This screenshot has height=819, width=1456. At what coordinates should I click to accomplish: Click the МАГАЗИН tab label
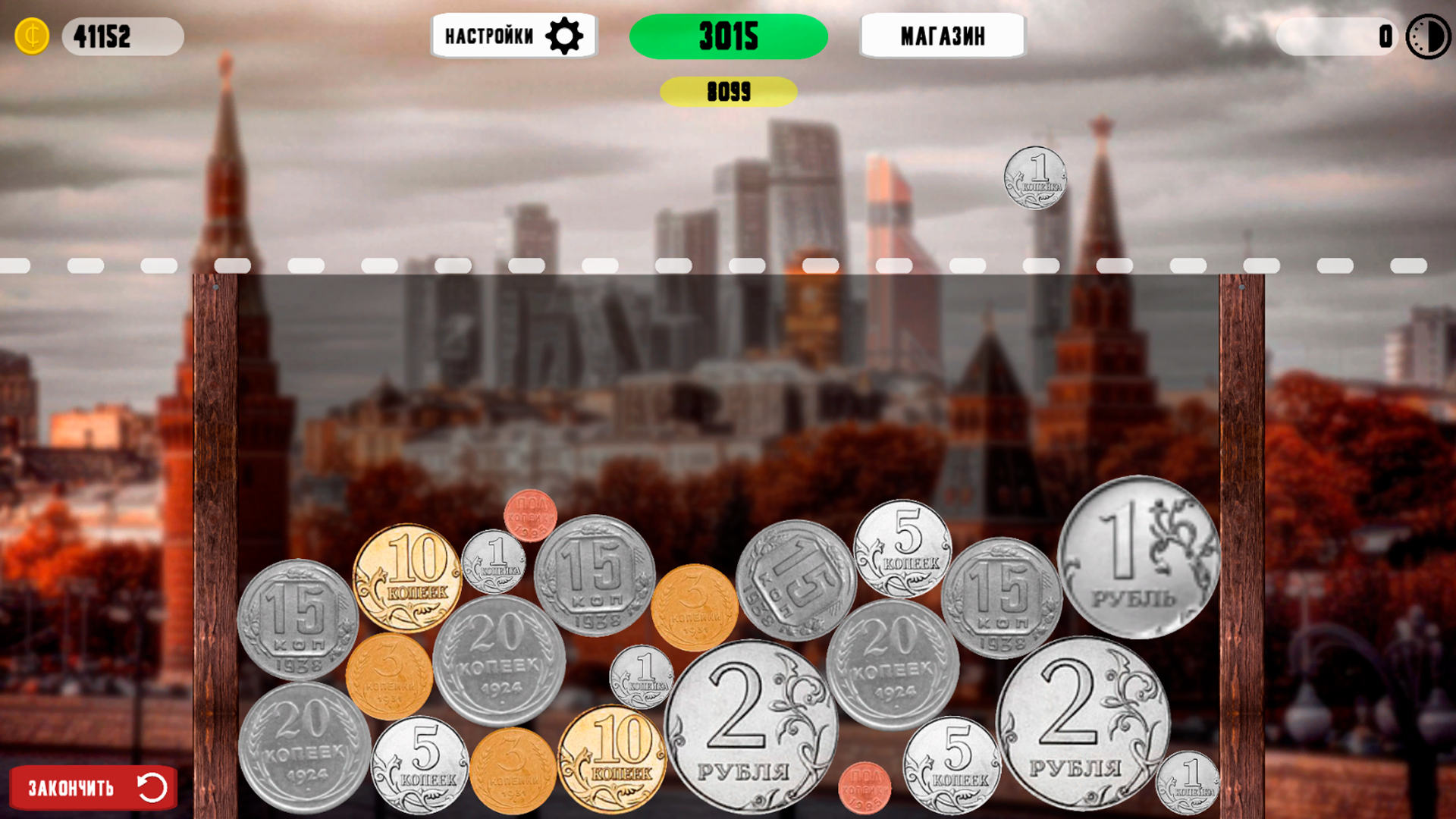942,36
